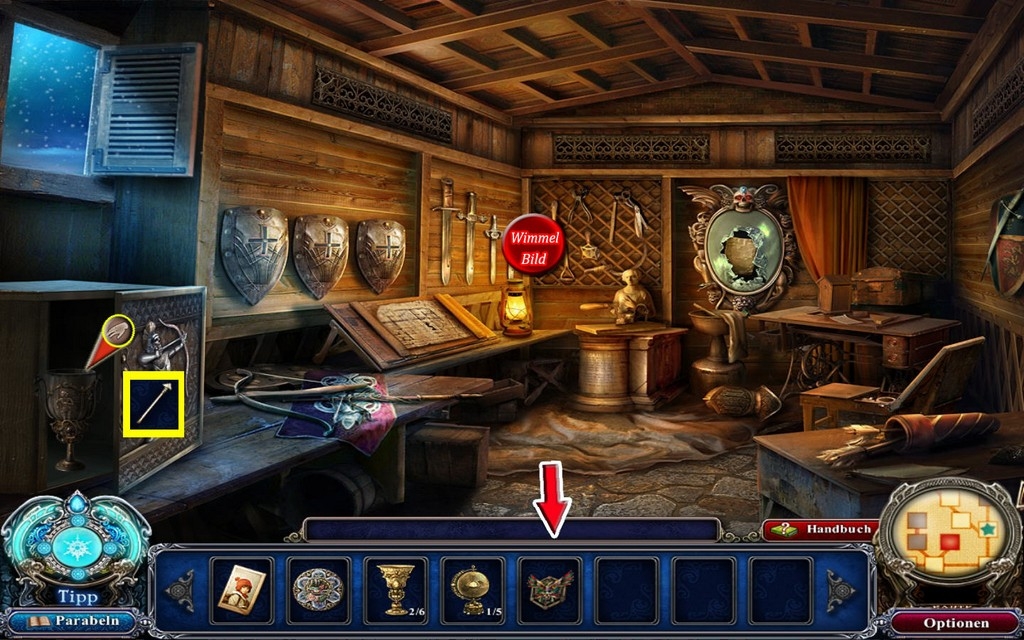Select the winged crest emblem item
The image size is (1024, 640).
pyautogui.click(x=549, y=589)
